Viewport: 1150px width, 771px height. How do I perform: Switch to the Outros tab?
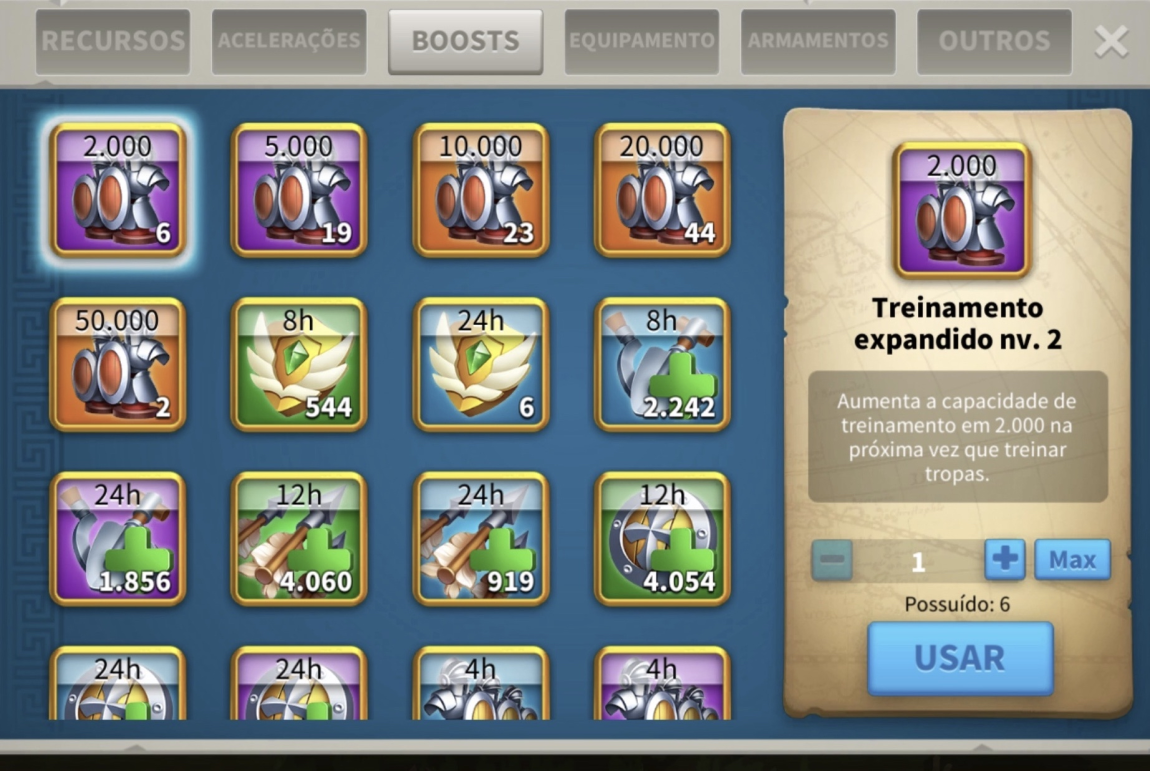[x=994, y=42]
